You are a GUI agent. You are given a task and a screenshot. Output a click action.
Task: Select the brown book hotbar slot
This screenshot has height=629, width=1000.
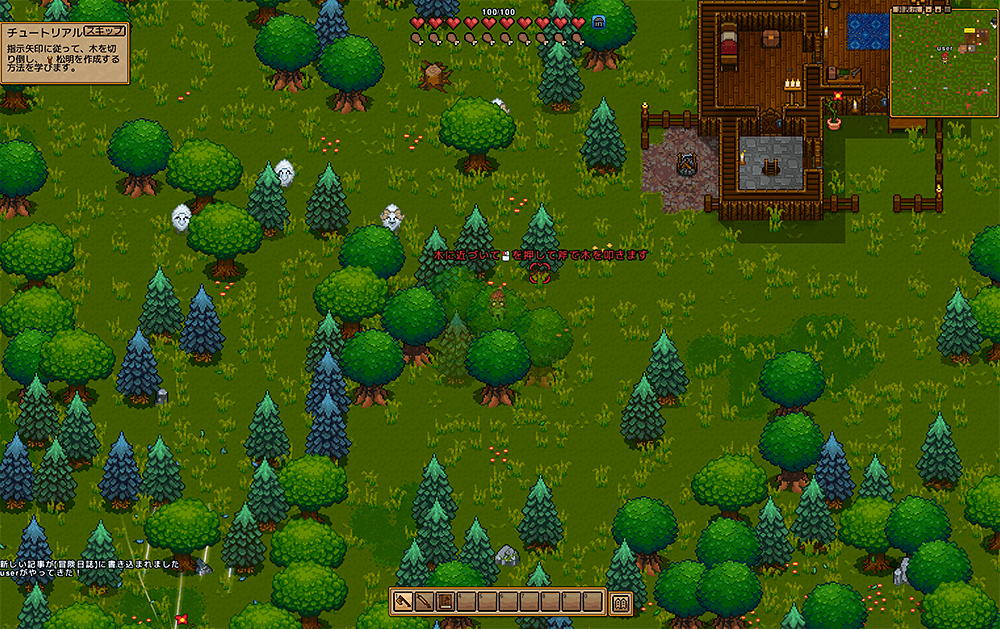(x=445, y=603)
